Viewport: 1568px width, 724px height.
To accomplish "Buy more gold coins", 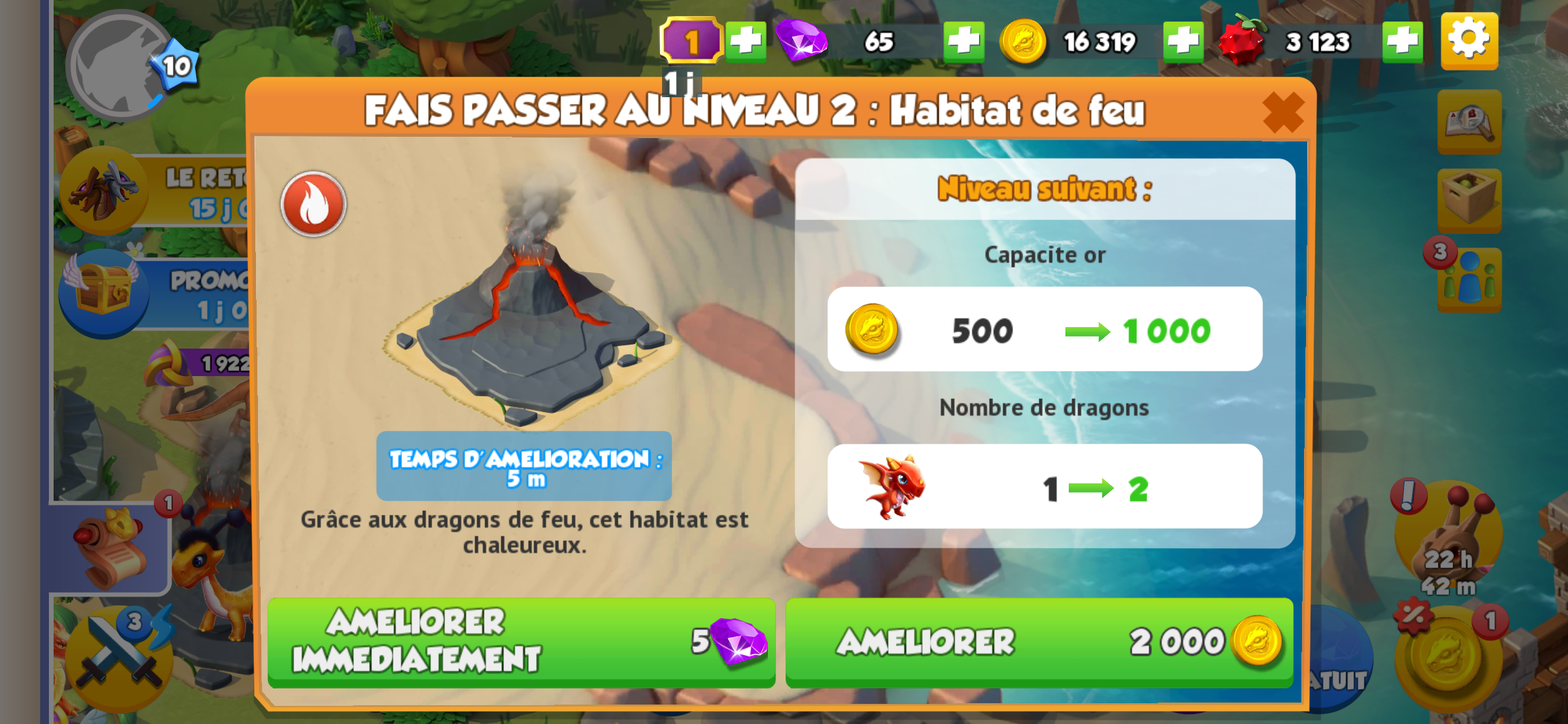I will pos(1183,42).
